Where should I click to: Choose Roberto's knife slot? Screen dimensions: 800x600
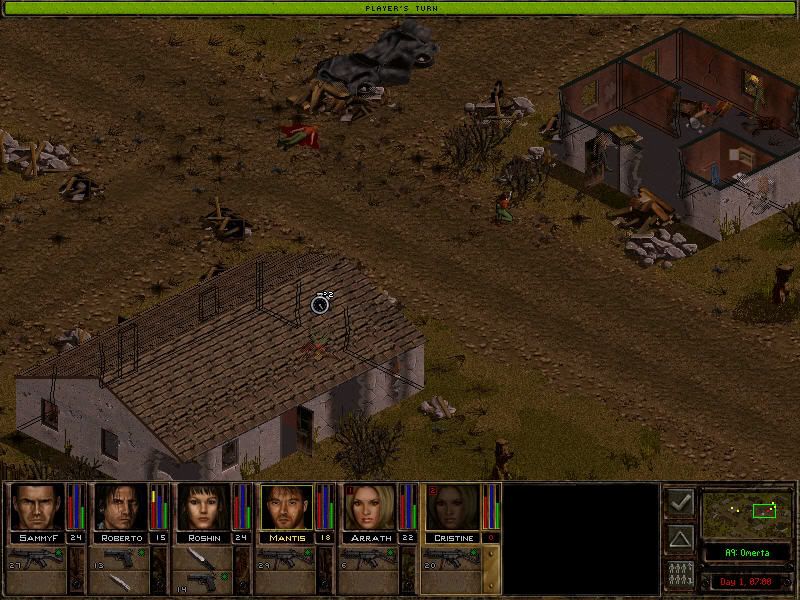pos(121,580)
